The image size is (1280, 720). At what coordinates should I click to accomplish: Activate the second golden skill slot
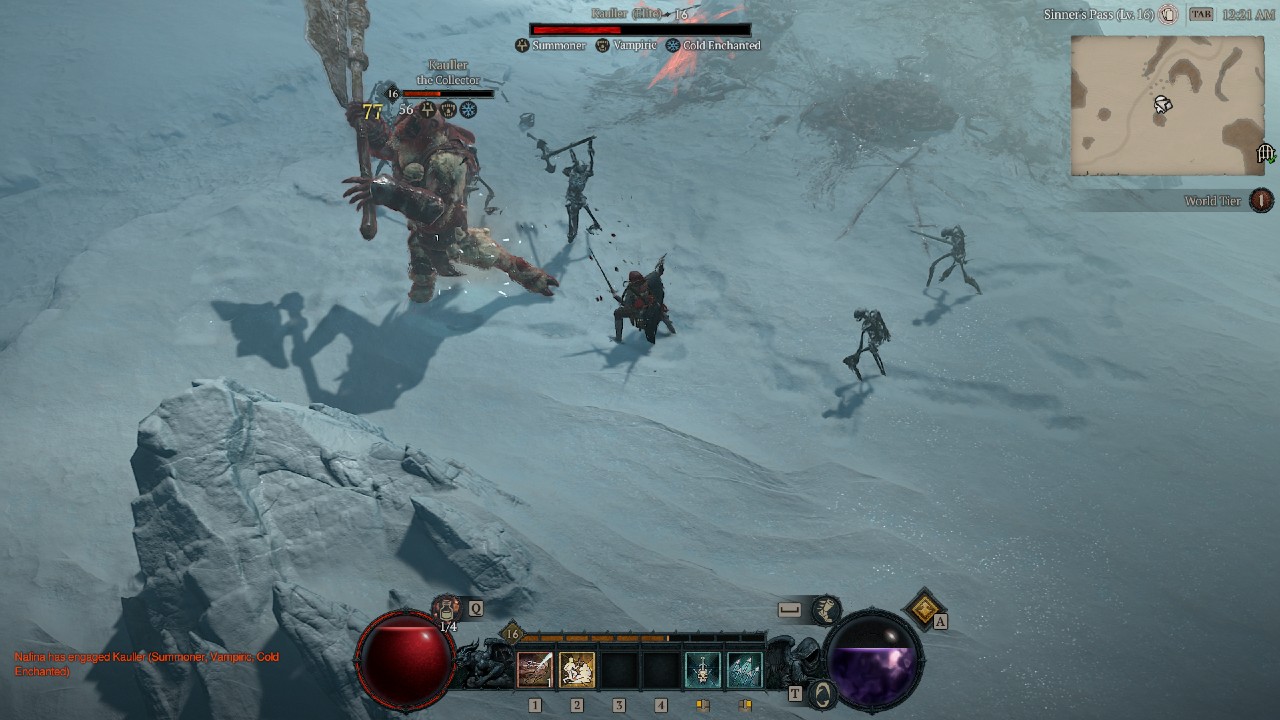[577, 670]
